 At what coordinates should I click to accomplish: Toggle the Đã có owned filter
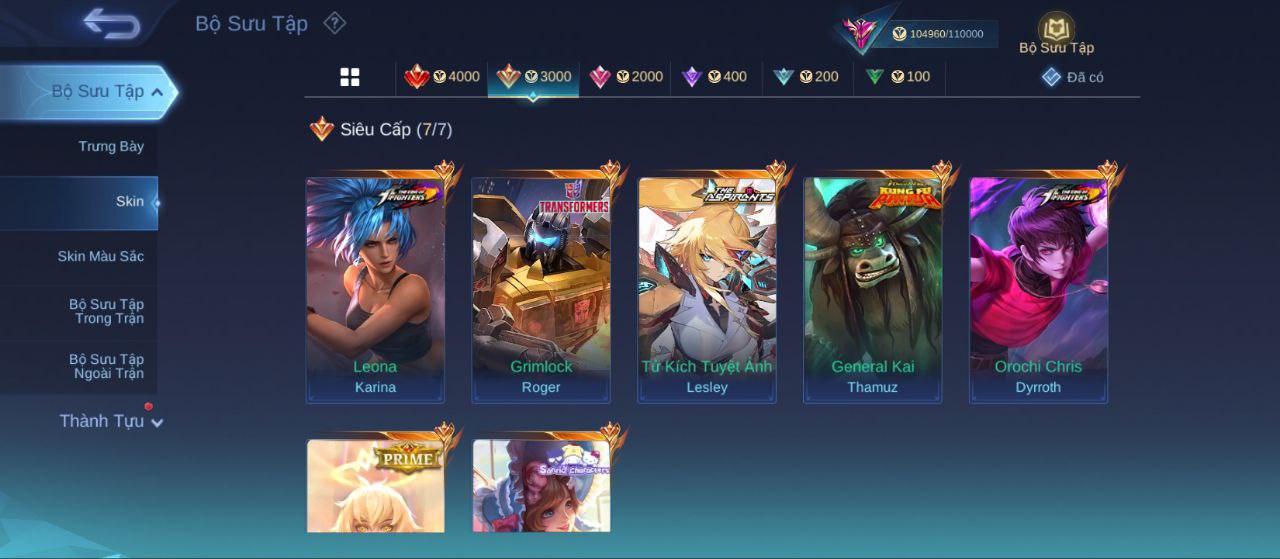tap(1073, 77)
